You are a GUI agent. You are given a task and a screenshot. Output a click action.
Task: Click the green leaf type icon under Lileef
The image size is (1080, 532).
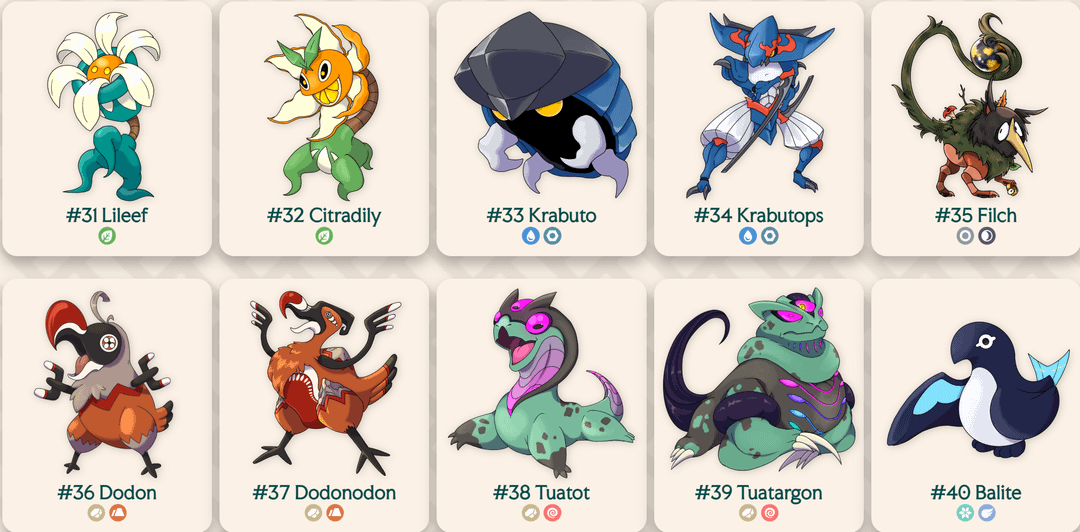[107, 237]
